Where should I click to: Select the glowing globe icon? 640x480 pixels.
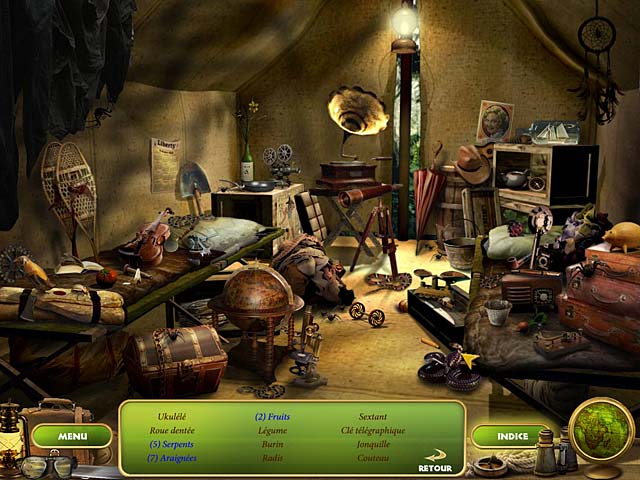click(x=602, y=430)
